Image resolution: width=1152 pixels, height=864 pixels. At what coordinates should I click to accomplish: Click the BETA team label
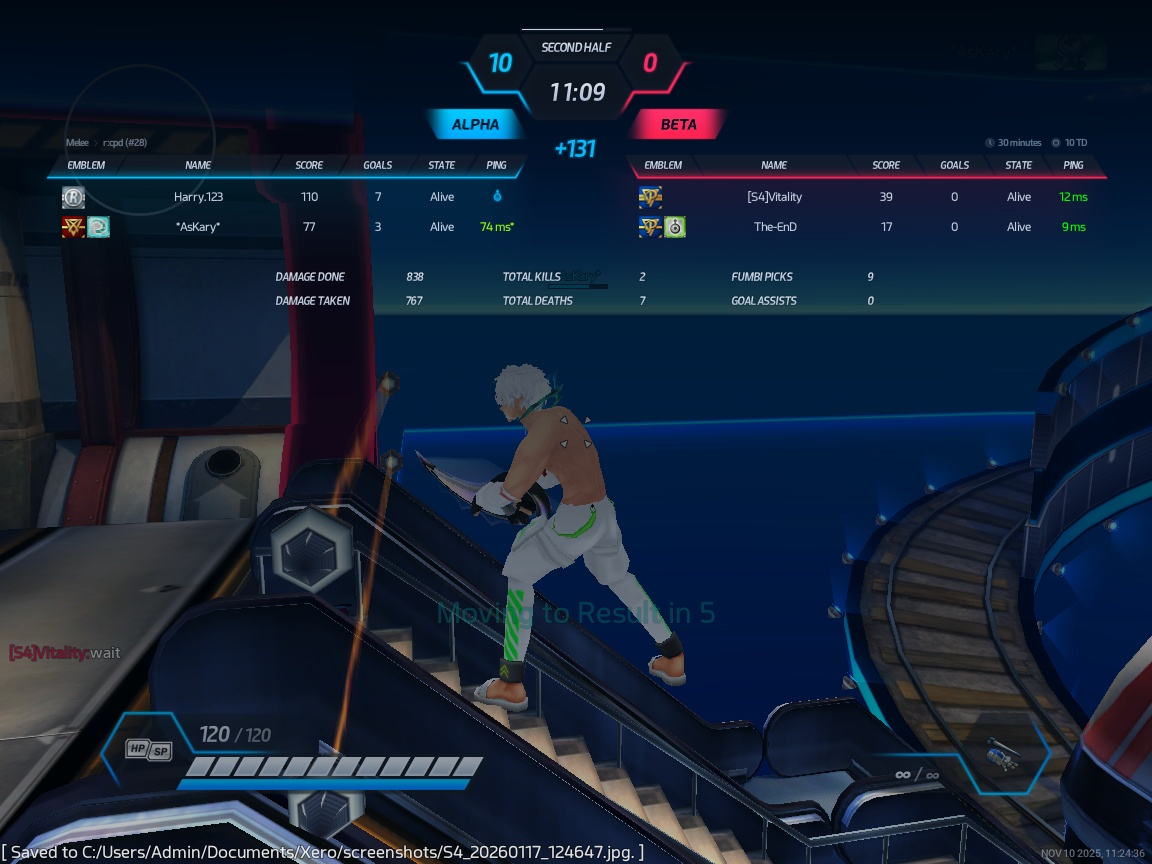click(x=678, y=125)
